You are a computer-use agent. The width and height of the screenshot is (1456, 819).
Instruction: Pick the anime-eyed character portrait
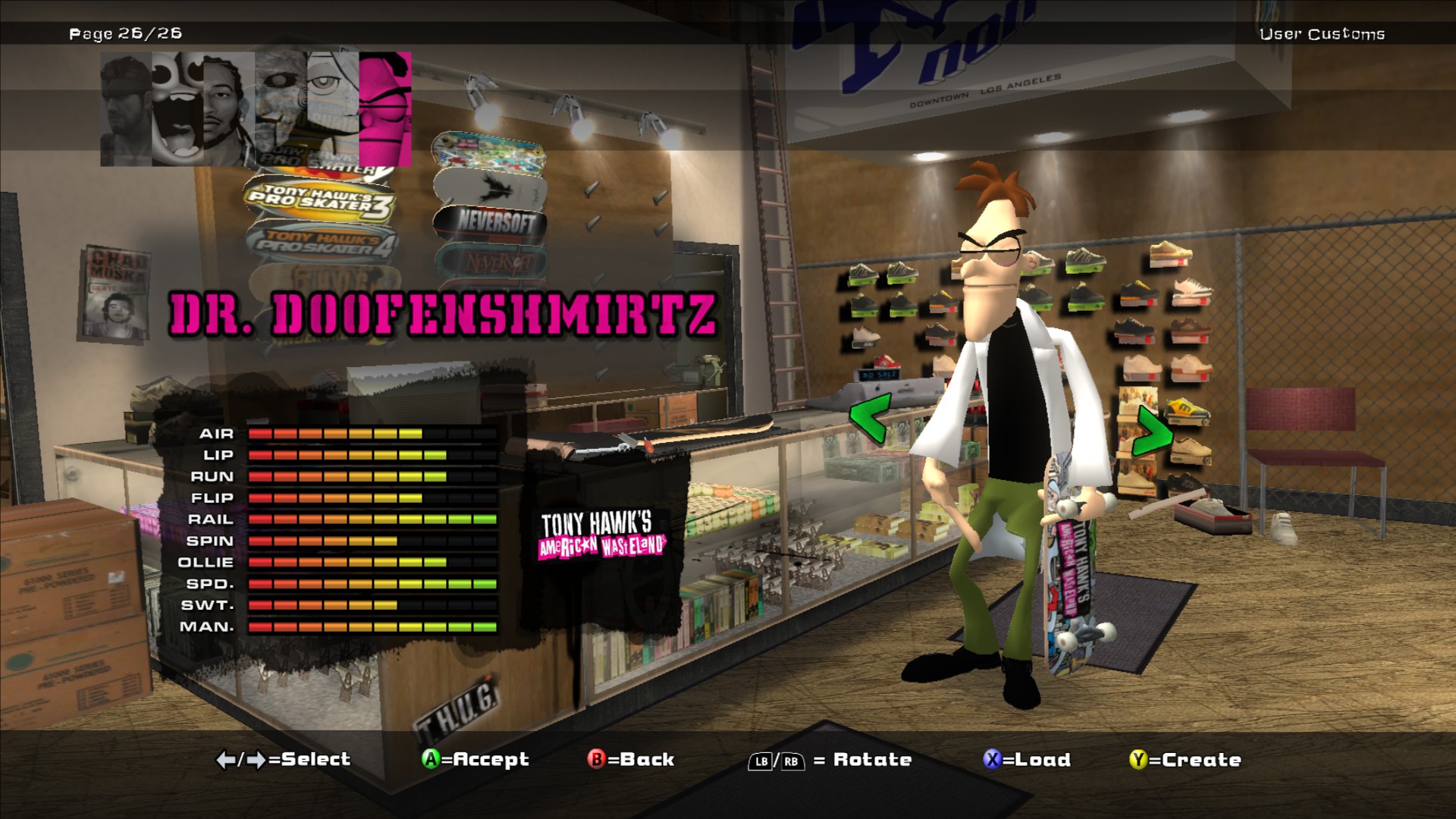(x=333, y=108)
